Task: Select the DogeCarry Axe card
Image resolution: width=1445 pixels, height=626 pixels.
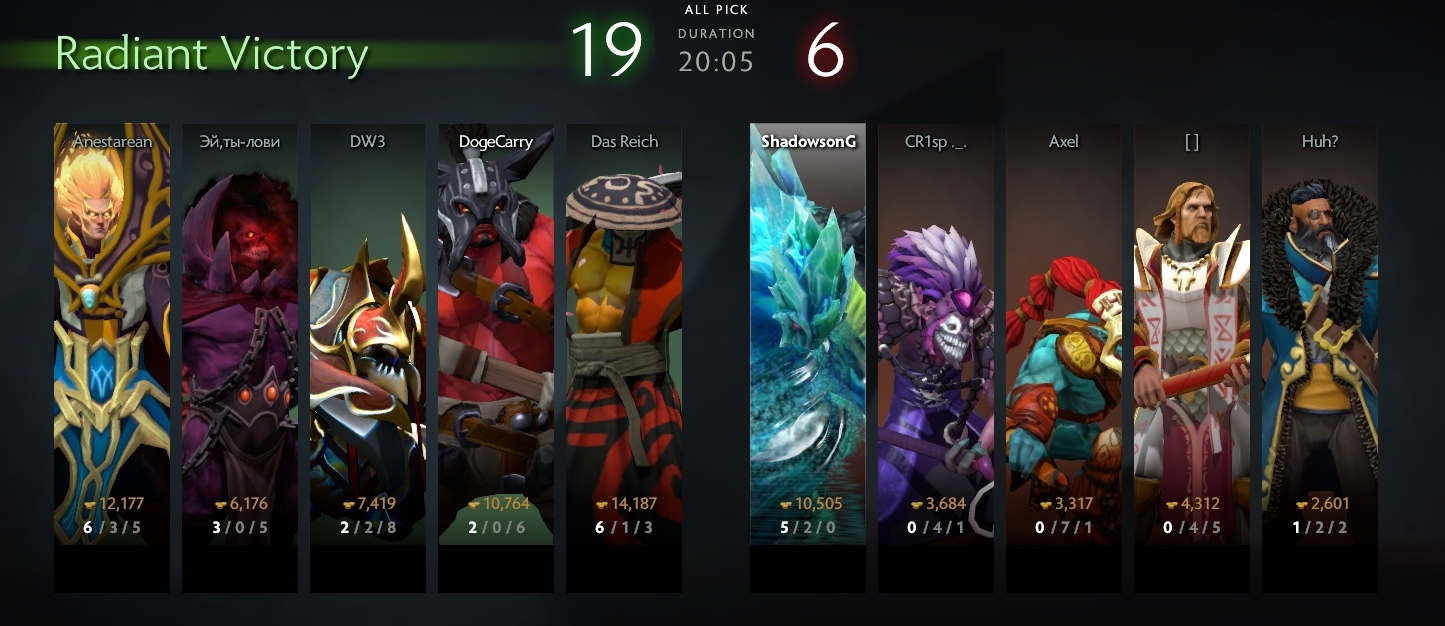Action: click(495, 335)
